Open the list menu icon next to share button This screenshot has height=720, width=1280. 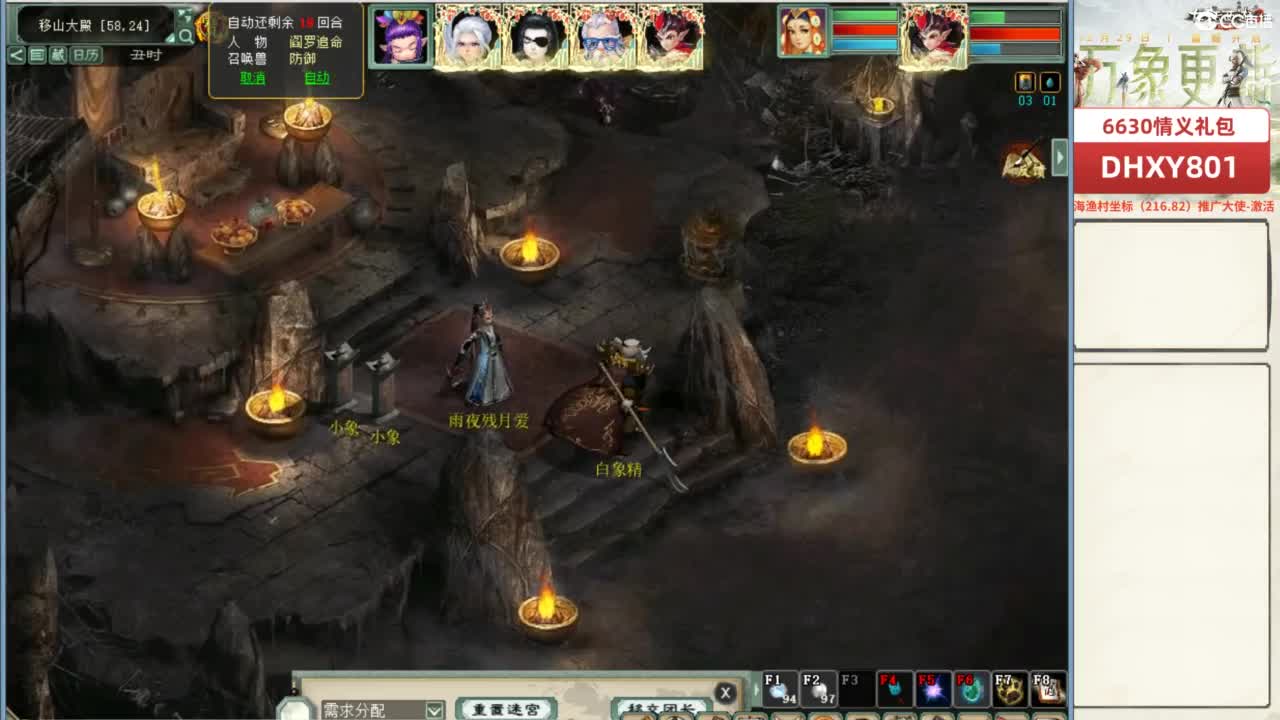[36, 54]
